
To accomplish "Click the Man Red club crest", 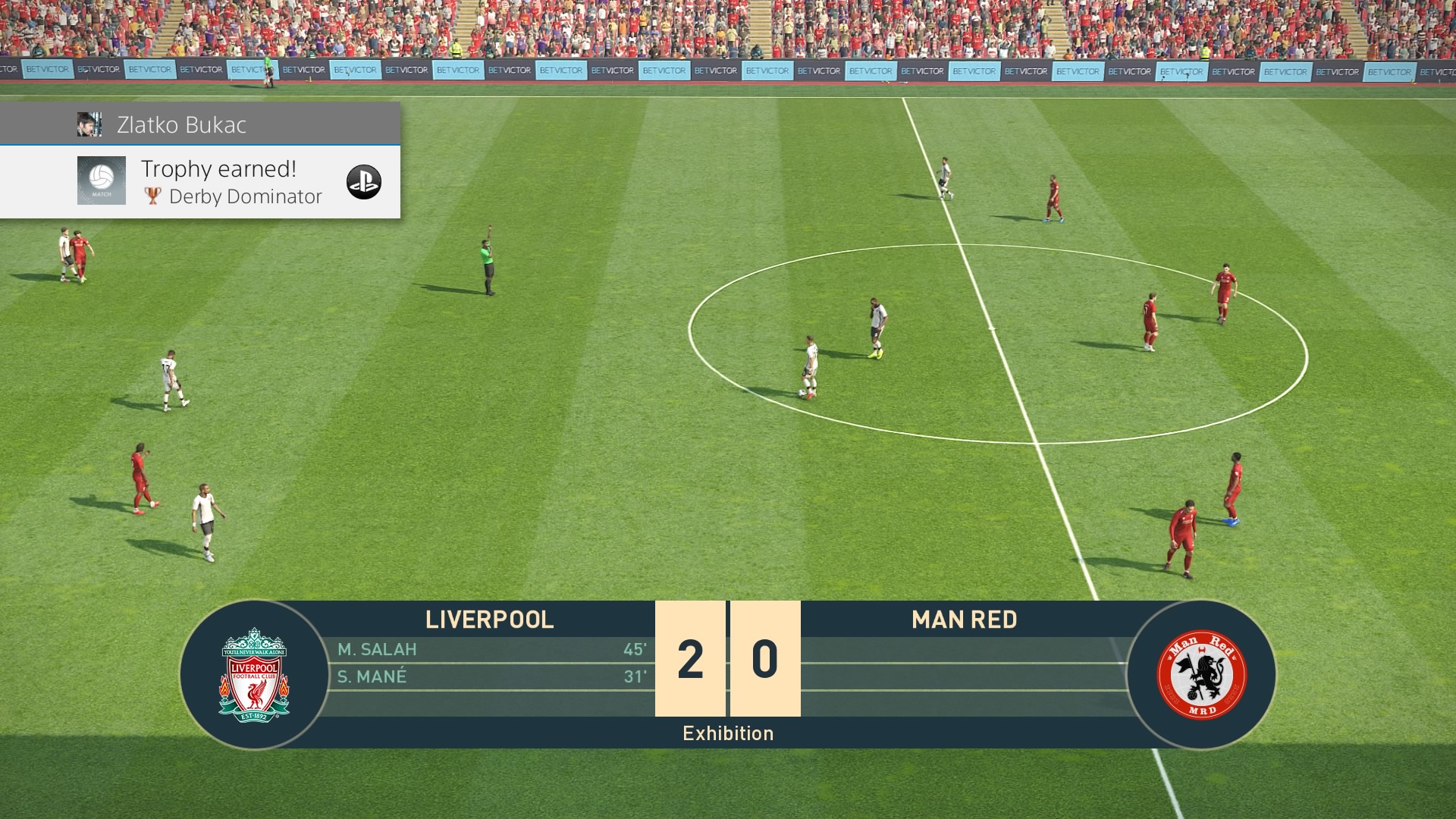I will [1201, 674].
